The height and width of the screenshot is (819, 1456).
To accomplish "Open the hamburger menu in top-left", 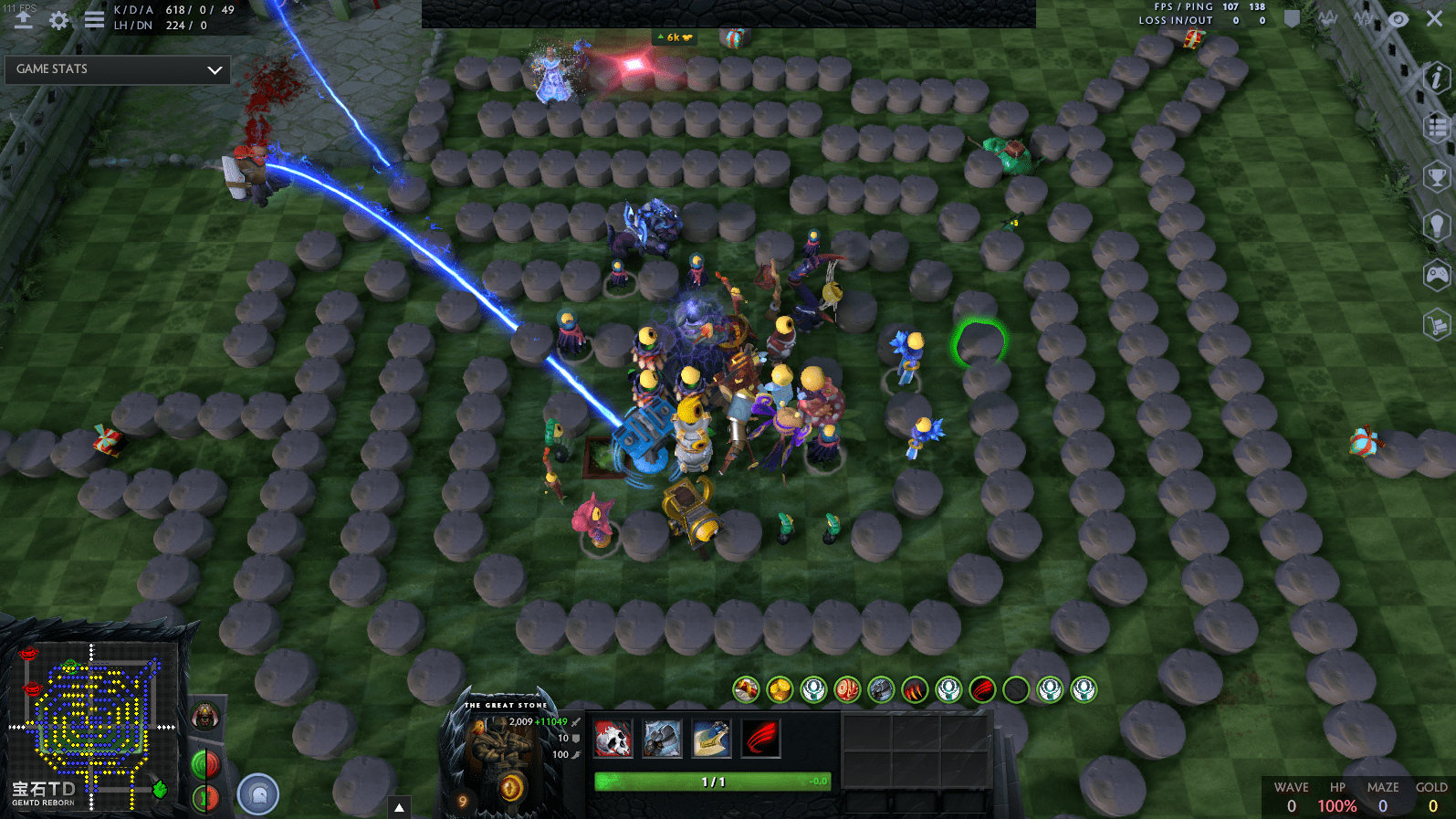I will point(92,18).
